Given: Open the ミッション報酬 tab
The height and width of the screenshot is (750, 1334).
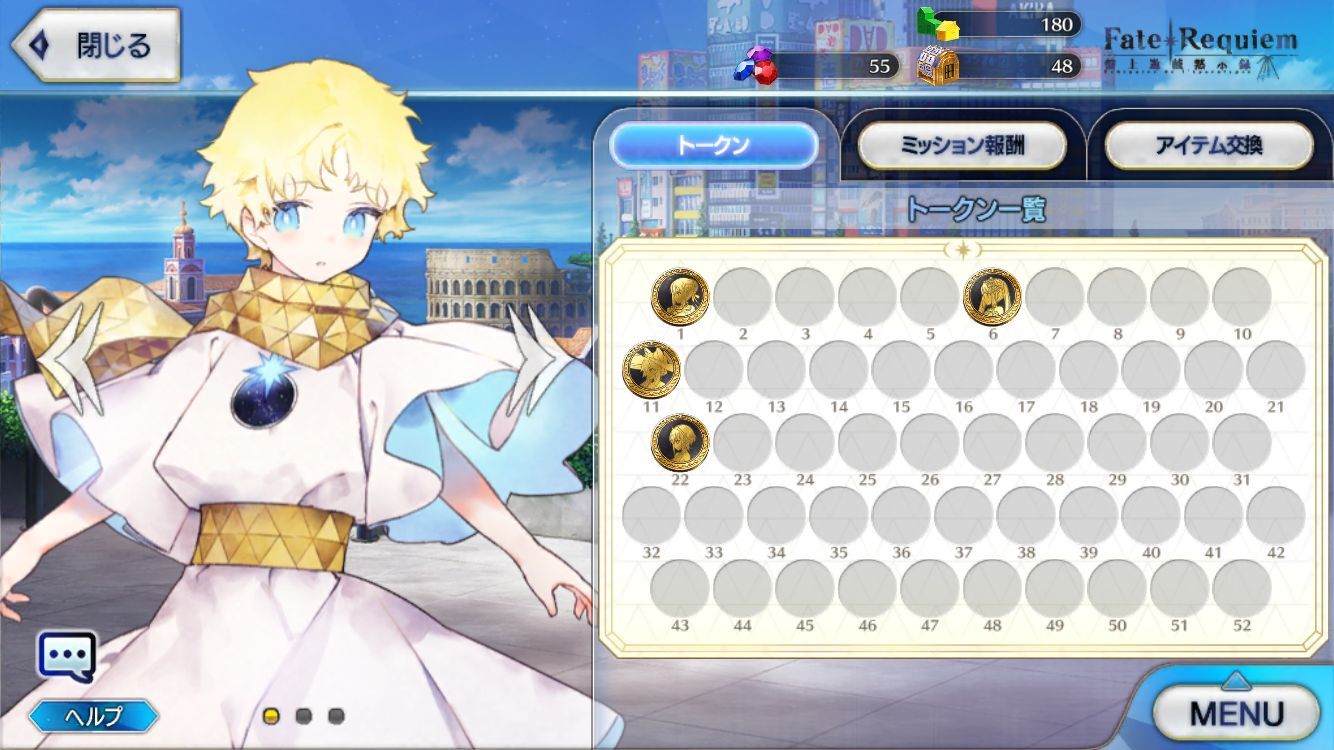Looking at the screenshot, I should 962,146.
